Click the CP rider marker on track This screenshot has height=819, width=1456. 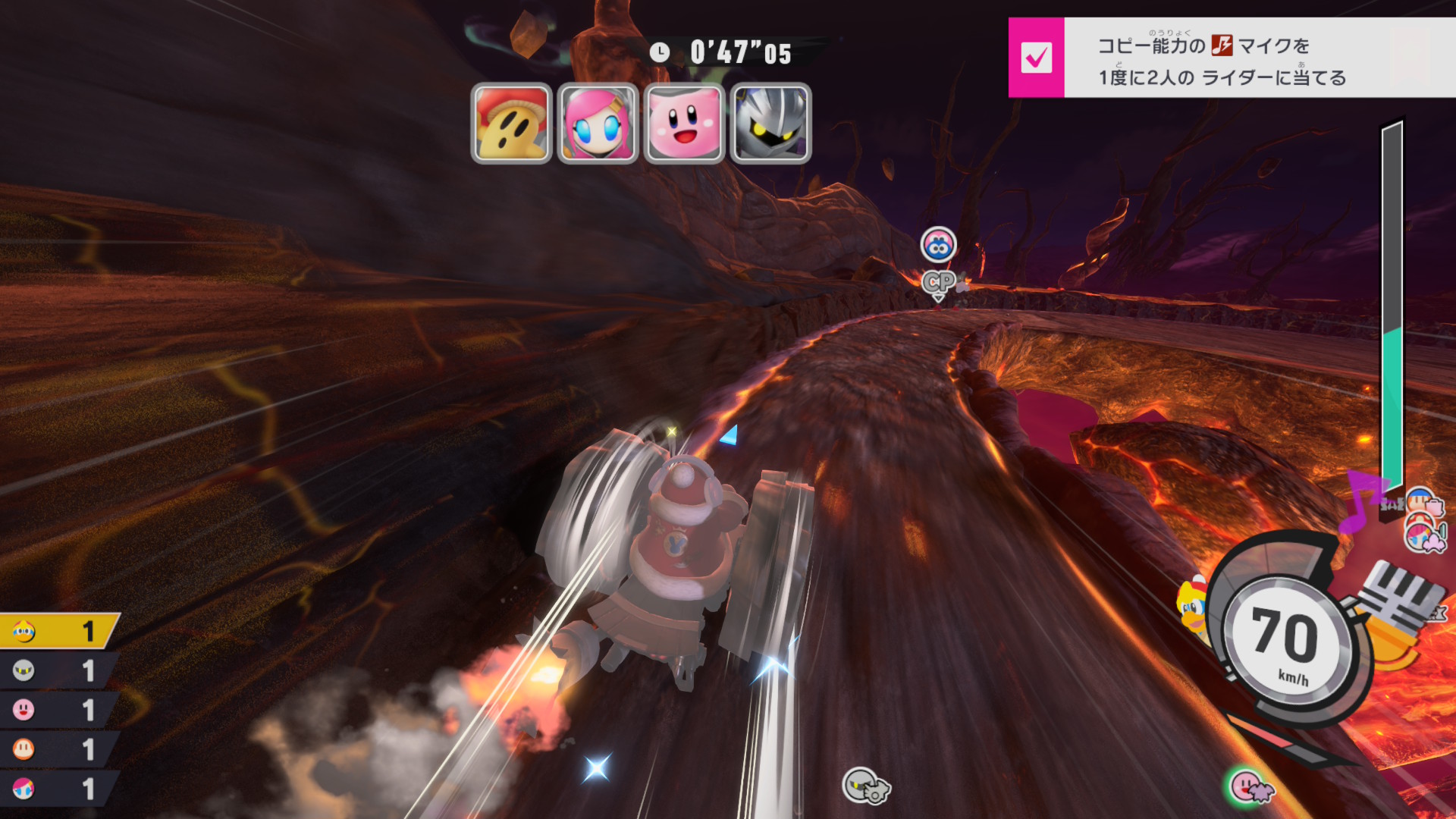(x=939, y=282)
